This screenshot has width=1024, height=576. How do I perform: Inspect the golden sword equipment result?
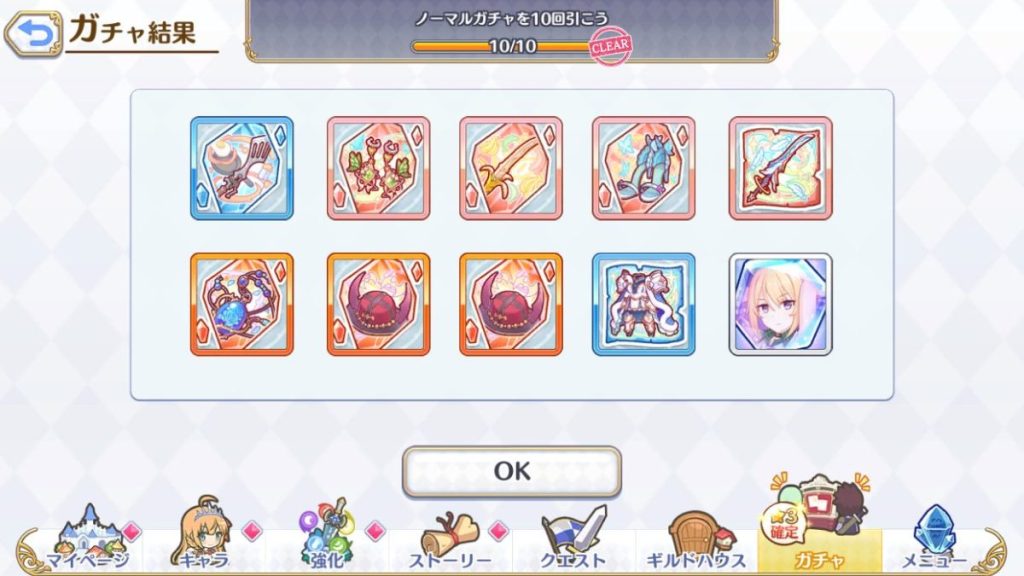point(511,168)
